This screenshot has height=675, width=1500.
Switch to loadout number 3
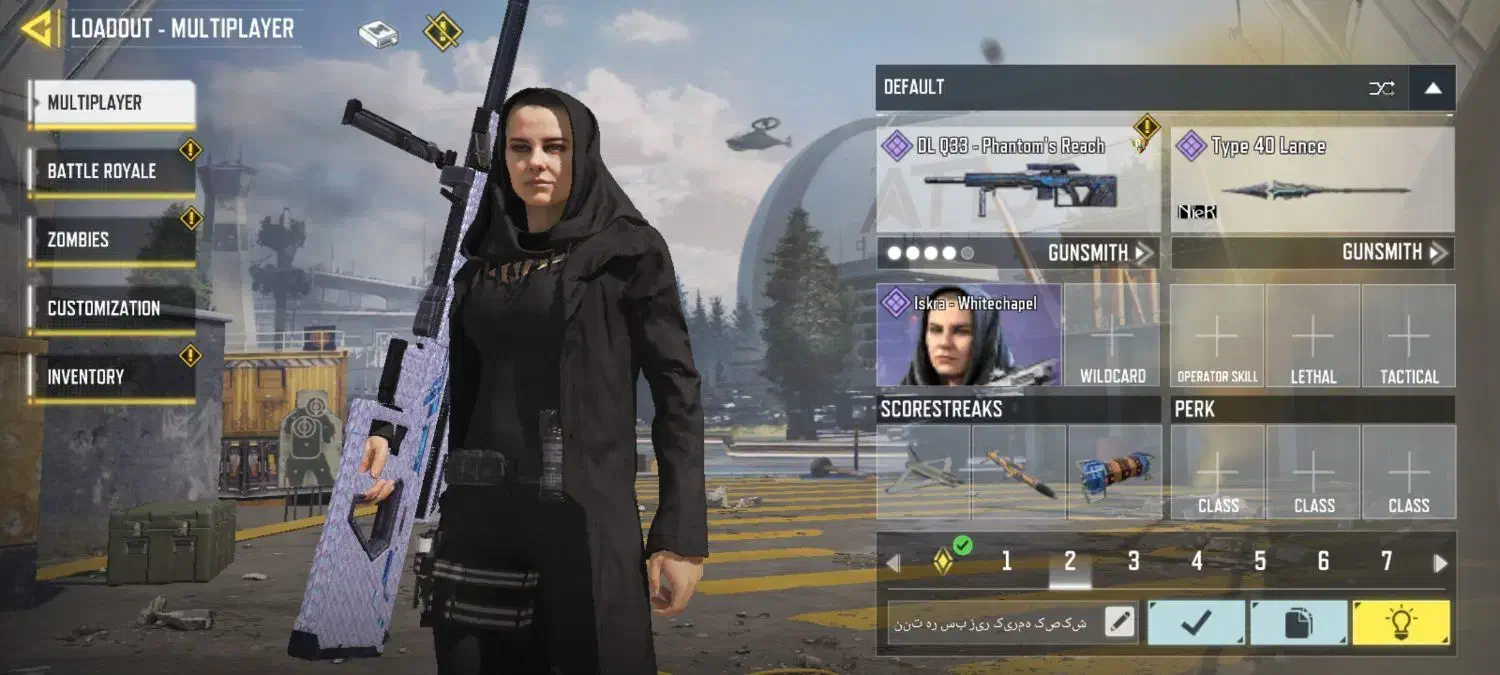point(1133,562)
